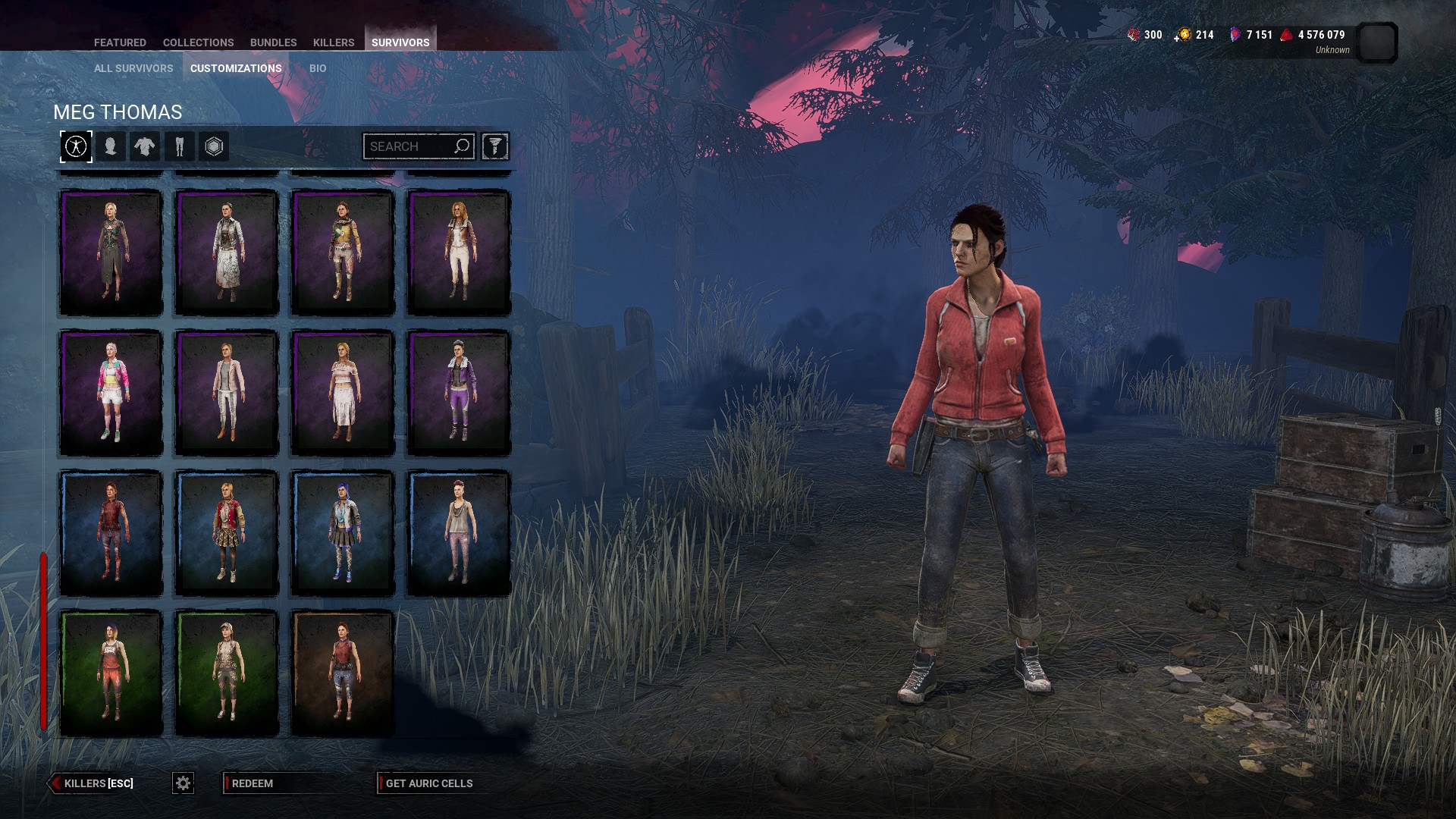Image resolution: width=1456 pixels, height=819 pixels.
Task: Switch to the Killers tab
Action: point(334,42)
